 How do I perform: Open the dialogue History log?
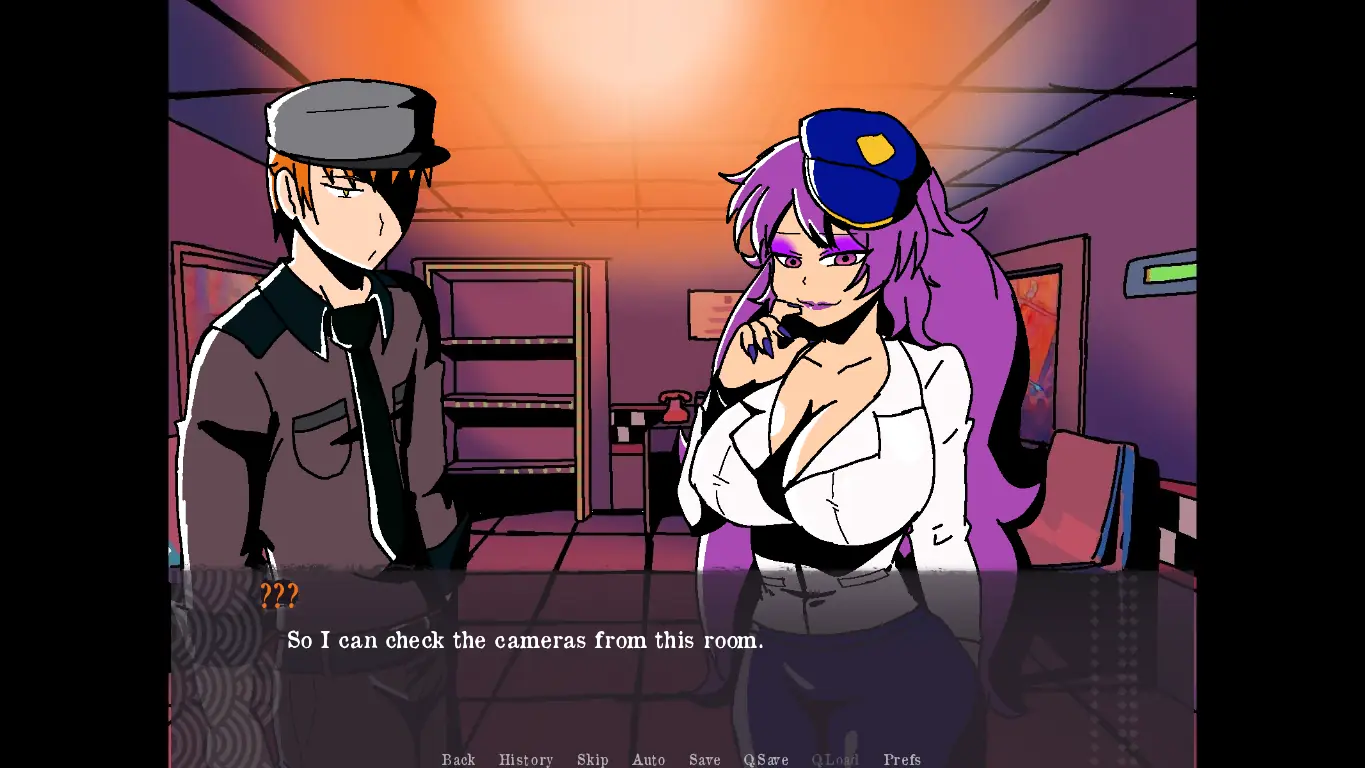(525, 760)
